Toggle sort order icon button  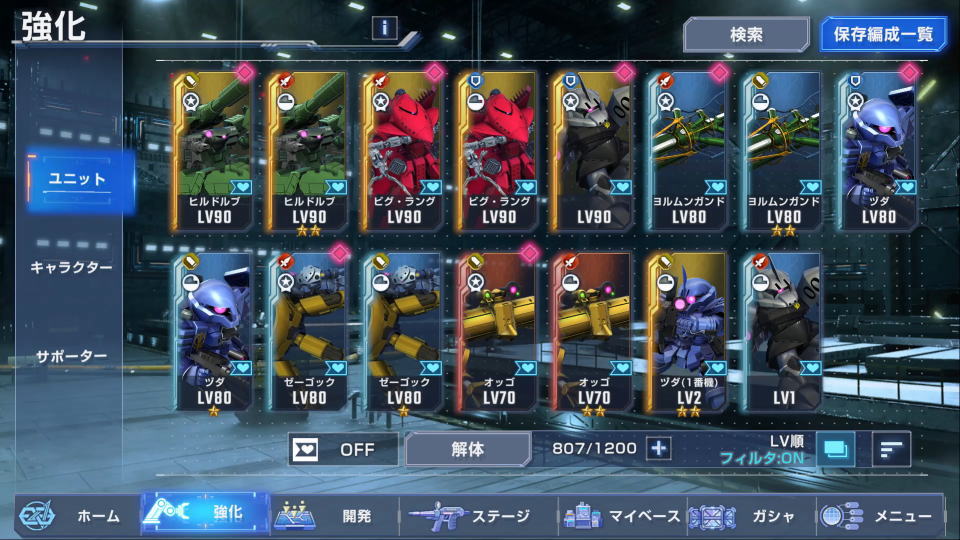(x=890, y=449)
